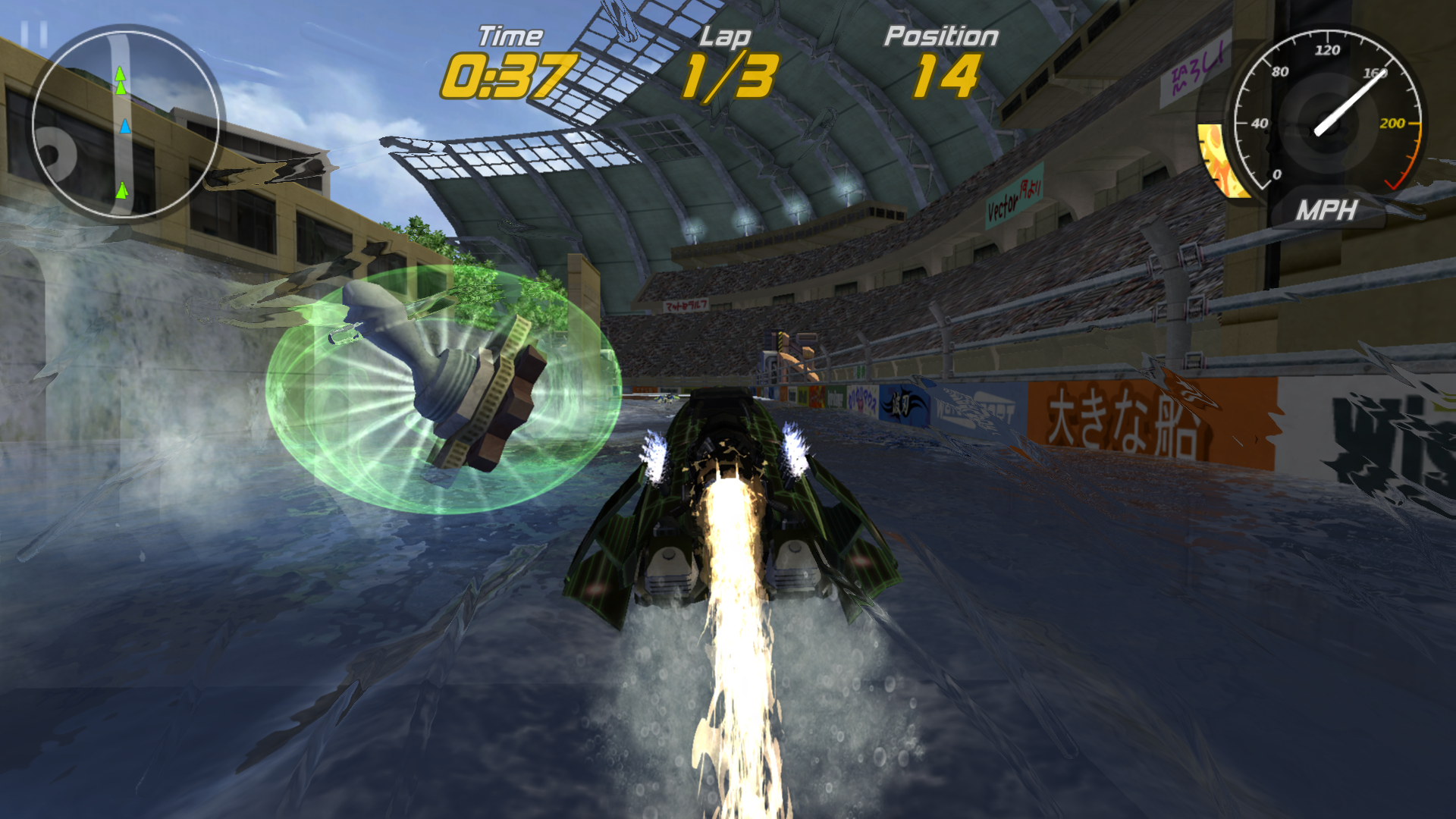Tap the green rival arrow near minimap top
Image resolution: width=1456 pixels, height=819 pixels.
[120, 74]
